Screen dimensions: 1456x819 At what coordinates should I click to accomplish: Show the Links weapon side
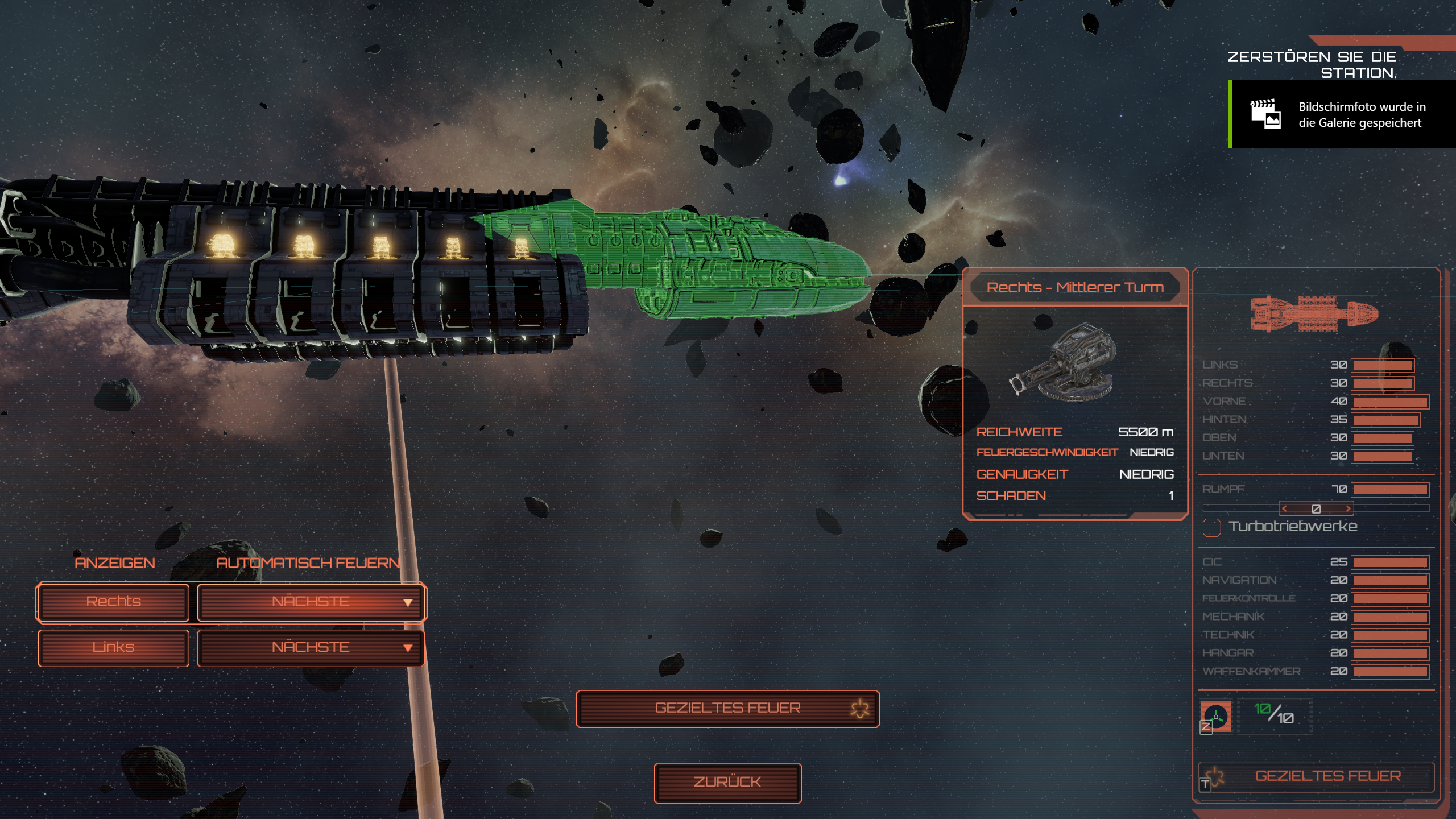(x=113, y=647)
